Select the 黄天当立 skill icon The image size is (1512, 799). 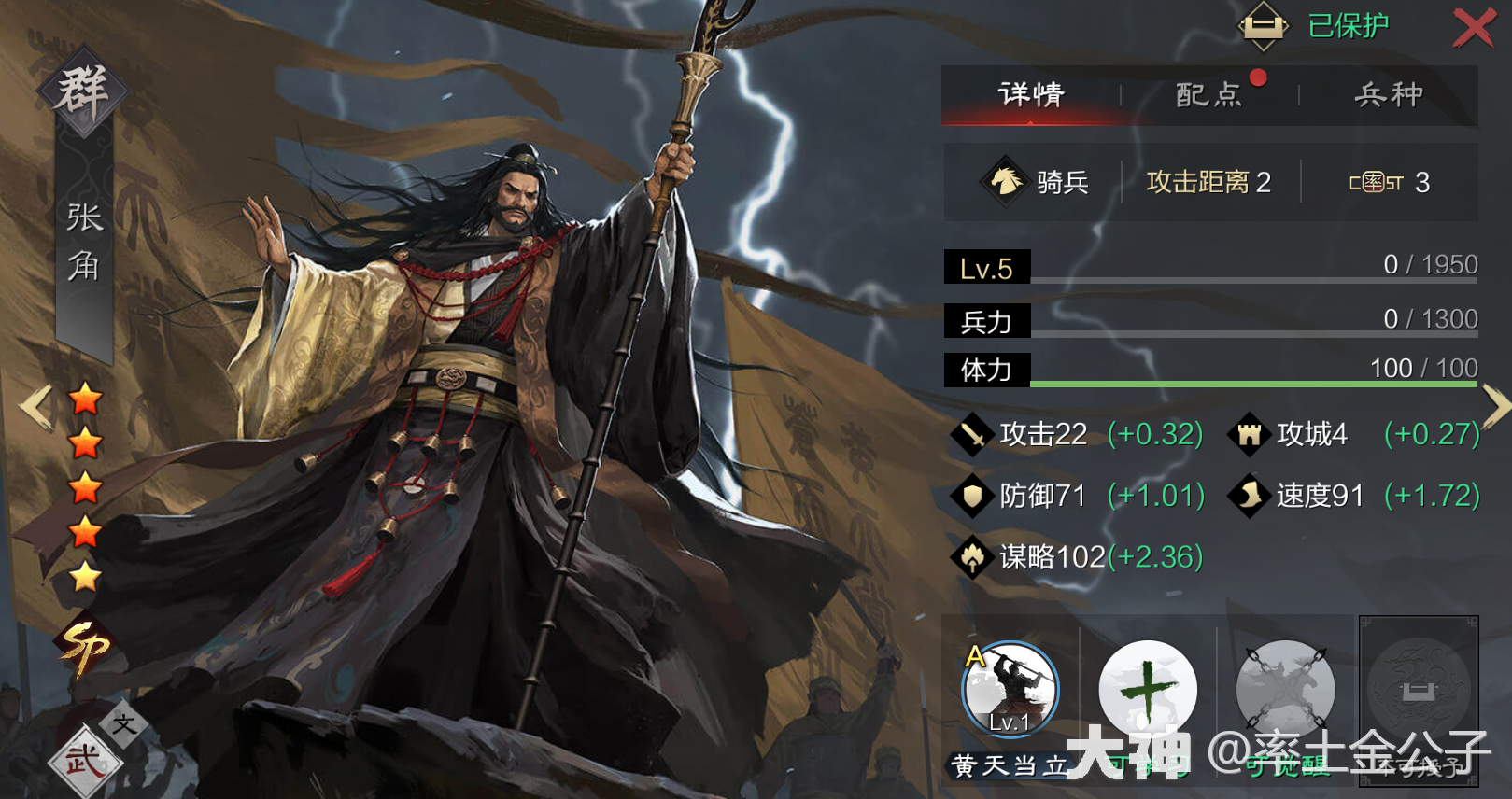1010,691
